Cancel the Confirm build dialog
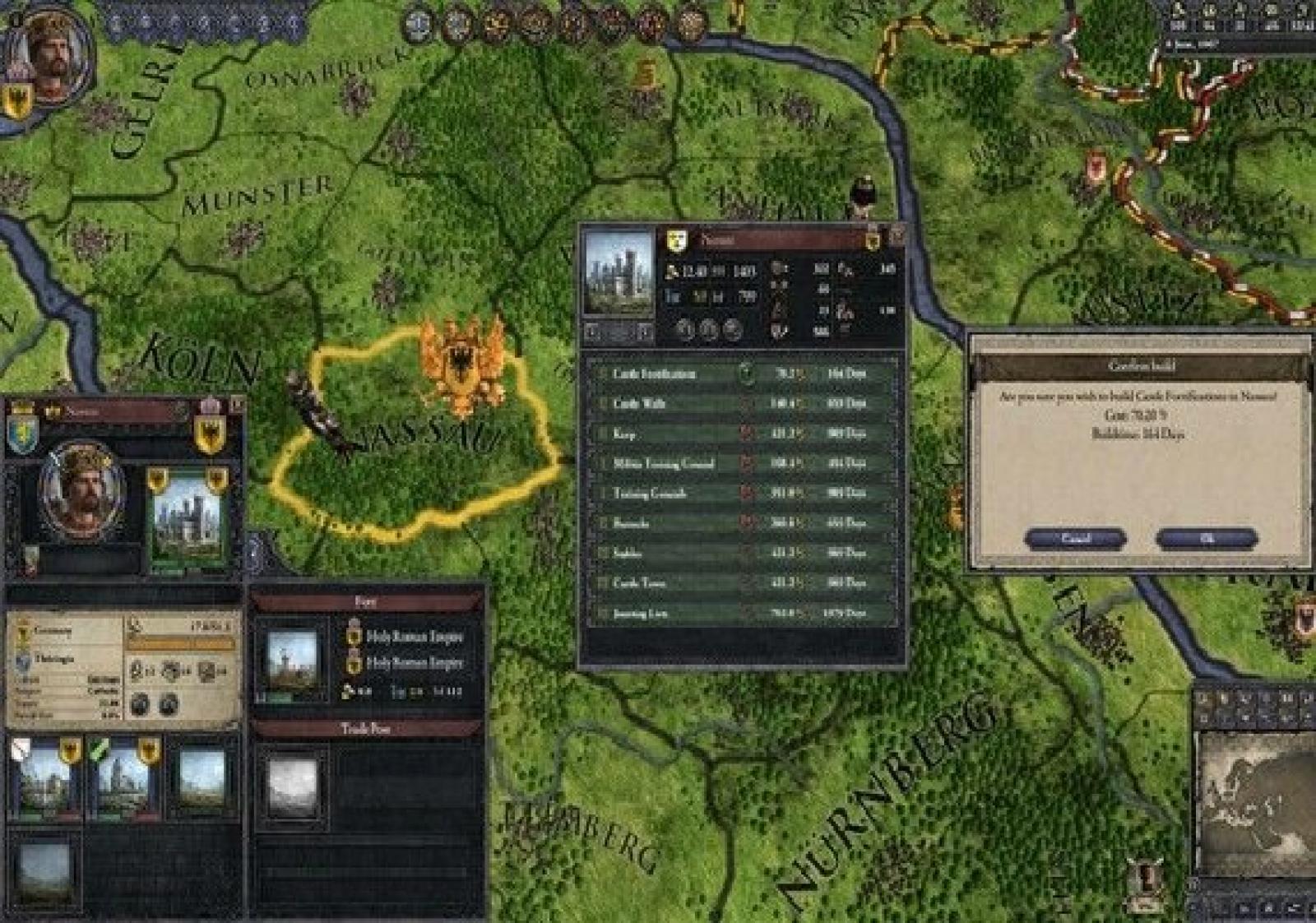Viewport: 1316px width, 923px height. [1076, 539]
